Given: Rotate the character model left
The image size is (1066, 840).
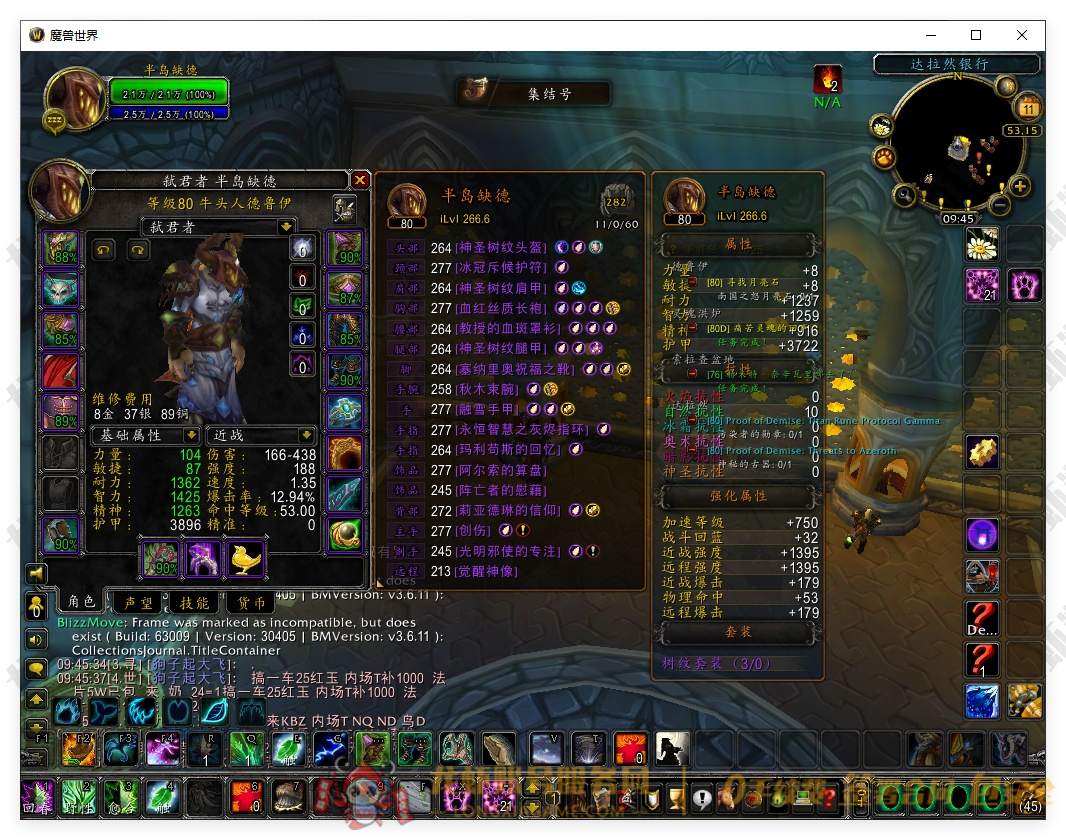Looking at the screenshot, I should 105,250.
